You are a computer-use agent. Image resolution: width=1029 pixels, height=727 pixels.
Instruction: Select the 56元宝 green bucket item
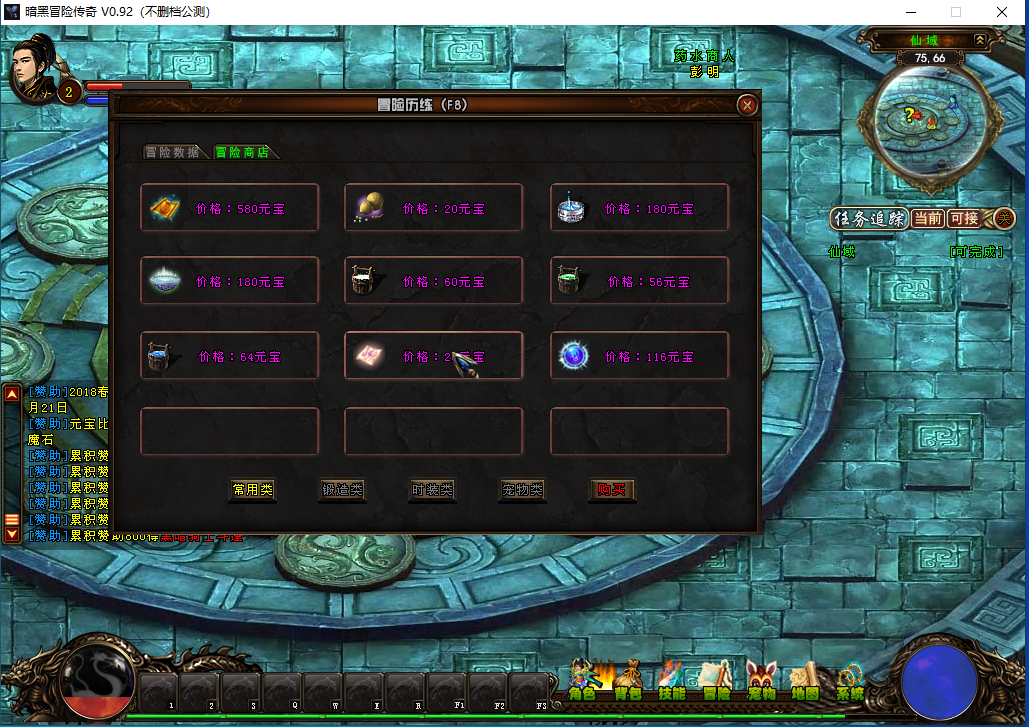[x=639, y=281]
